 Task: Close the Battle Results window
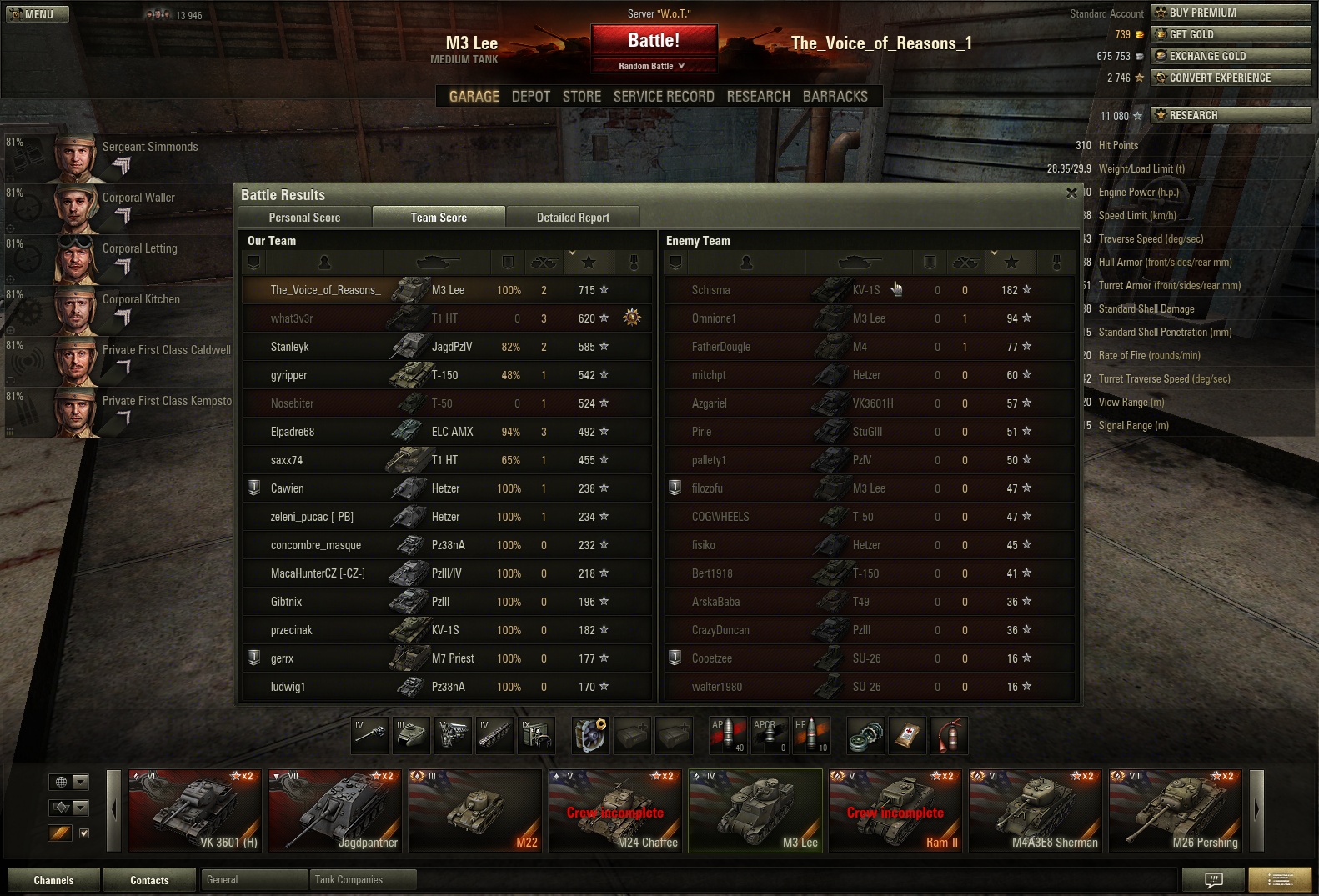[1071, 193]
